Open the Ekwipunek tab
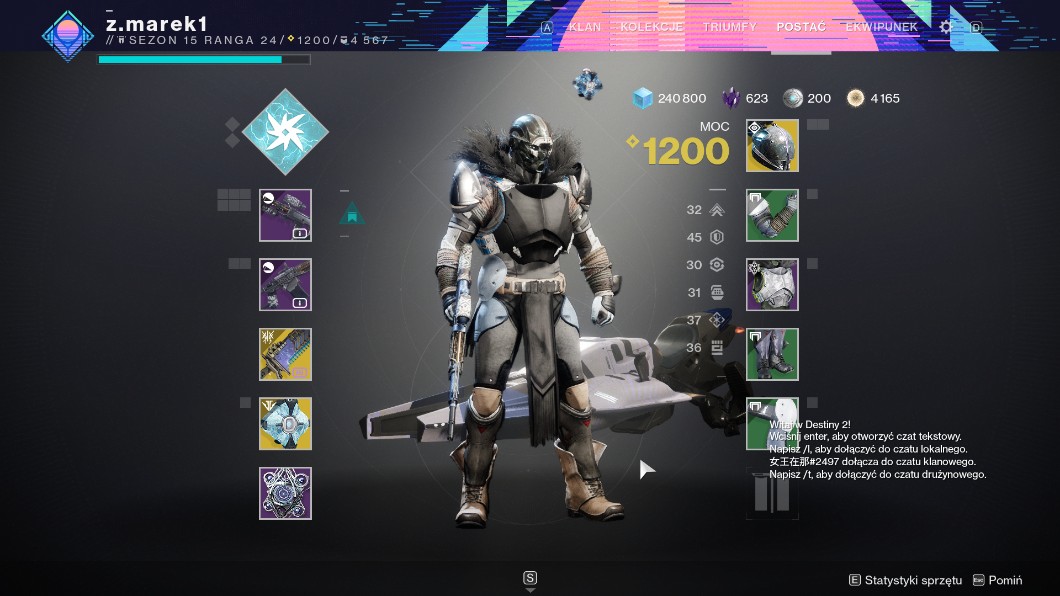Viewport: 1060px width, 596px height. [881, 27]
